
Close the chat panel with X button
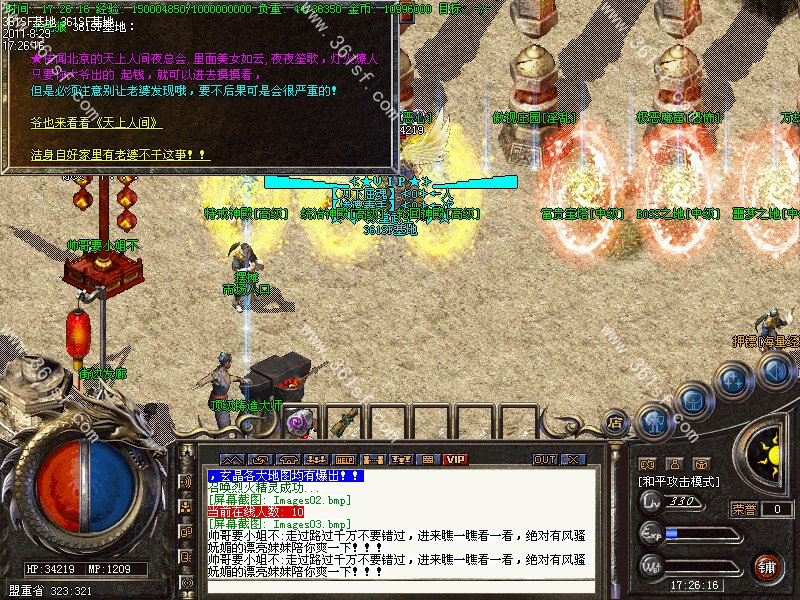572,459
